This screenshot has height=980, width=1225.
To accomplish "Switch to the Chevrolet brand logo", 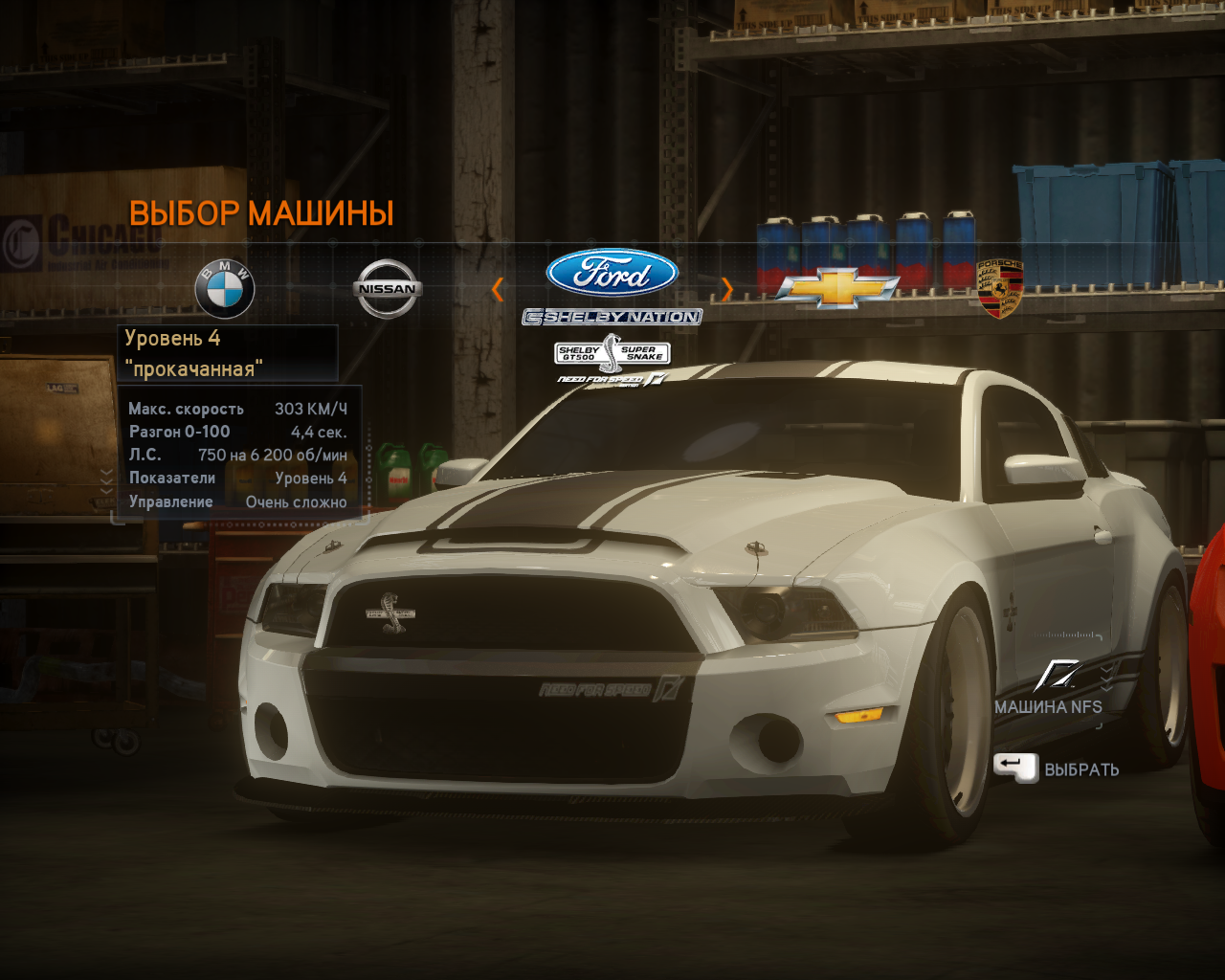I will tap(837, 288).
